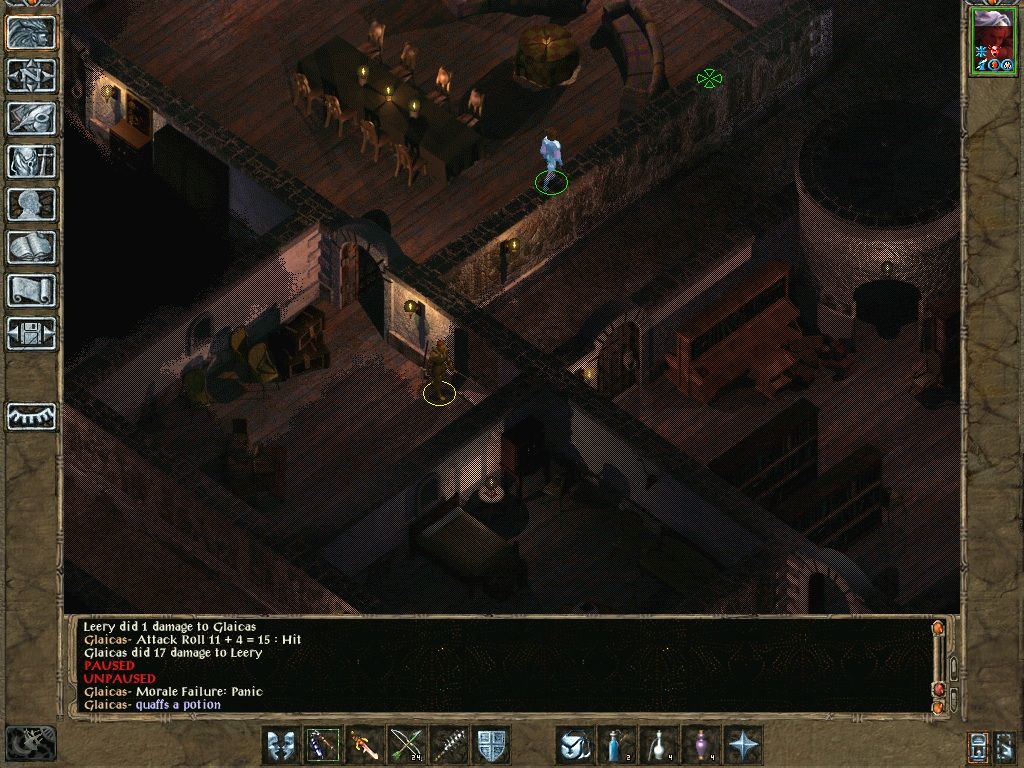Click the rest eye button
The width and height of the screenshot is (1024, 768).
click(x=32, y=416)
